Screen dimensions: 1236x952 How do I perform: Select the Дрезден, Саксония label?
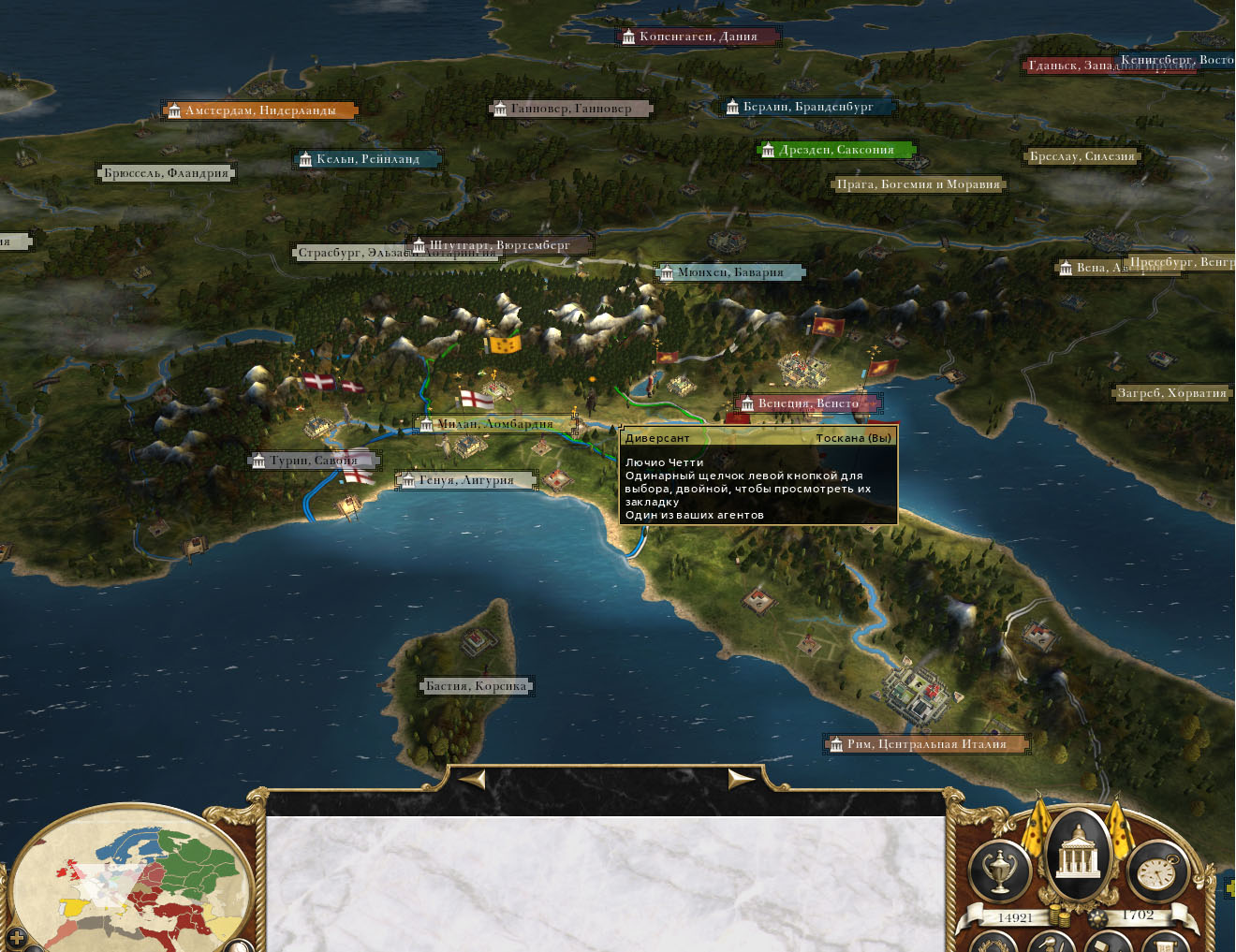835,150
